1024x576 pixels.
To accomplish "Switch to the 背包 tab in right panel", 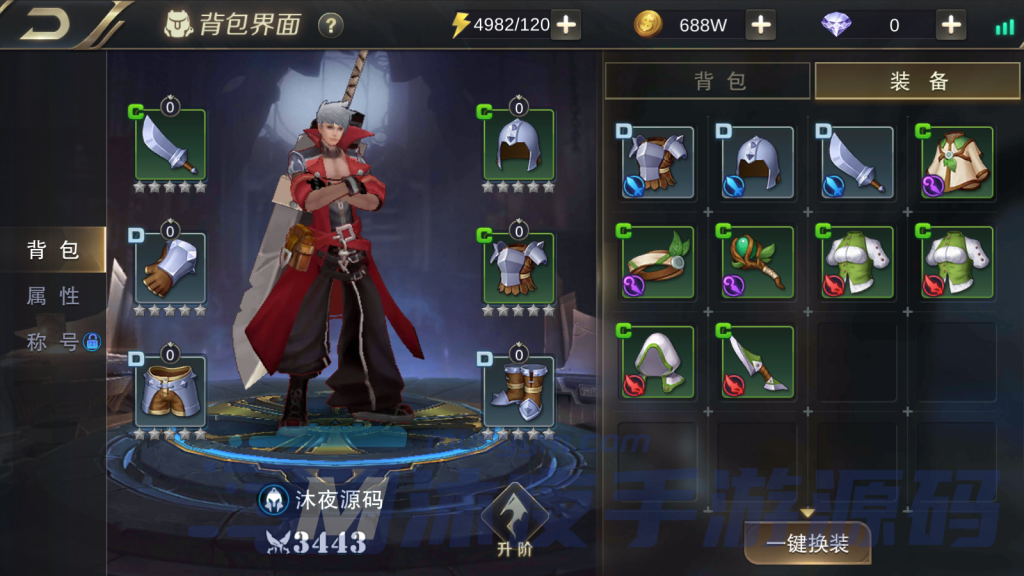I will (x=707, y=81).
